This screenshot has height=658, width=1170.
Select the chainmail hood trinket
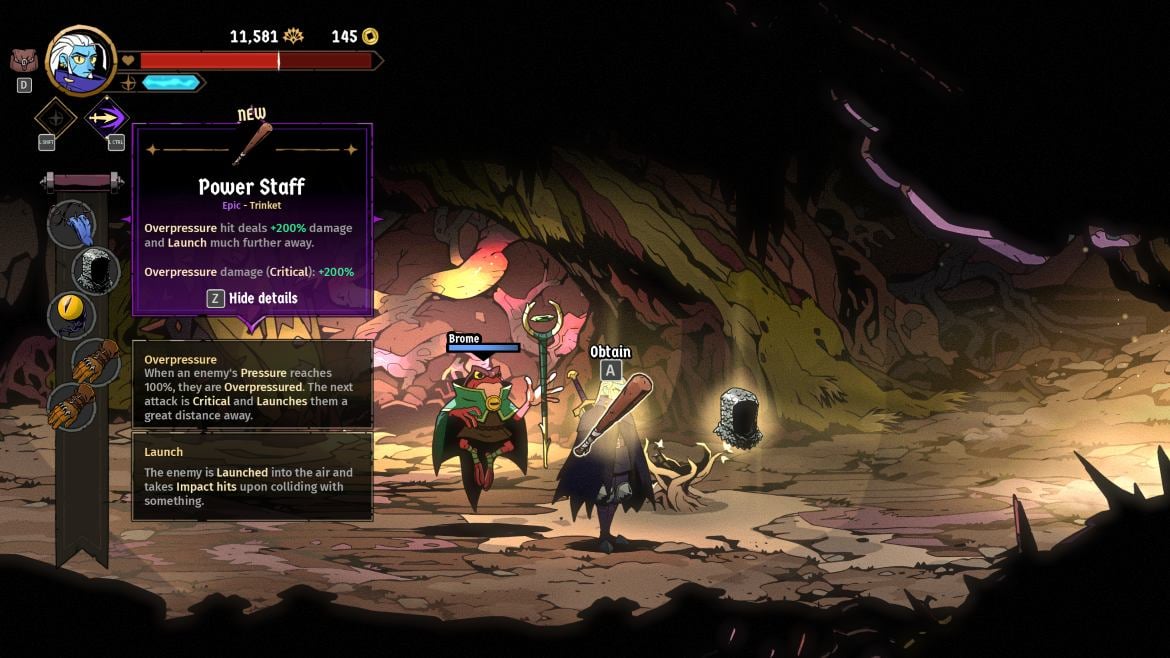click(x=97, y=268)
